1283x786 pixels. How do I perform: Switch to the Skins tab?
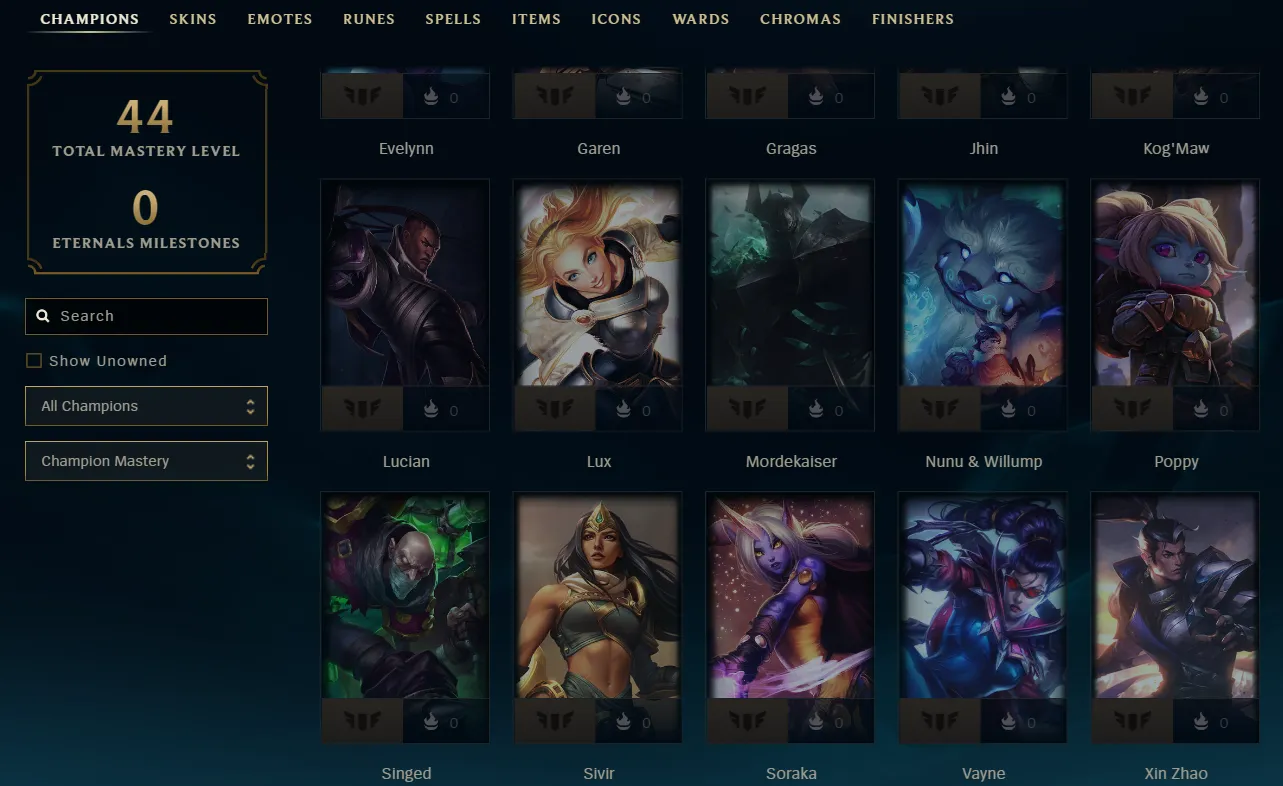(x=193, y=19)
